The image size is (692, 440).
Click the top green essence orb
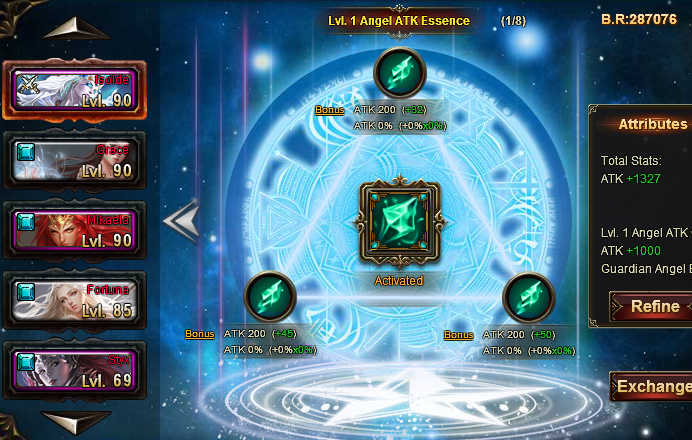tap(400, 73)
